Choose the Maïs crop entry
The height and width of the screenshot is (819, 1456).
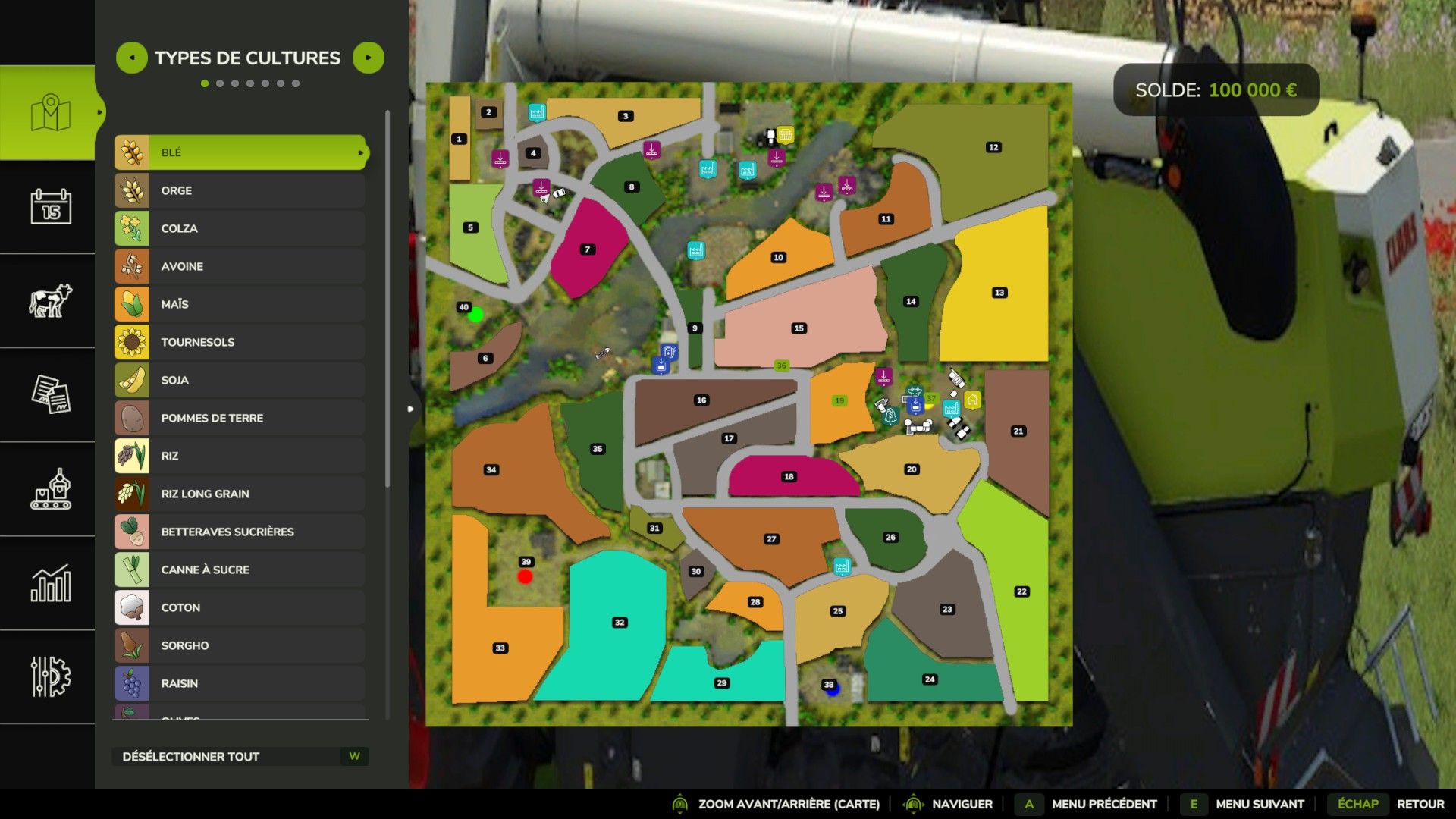[x=240, y=304]
